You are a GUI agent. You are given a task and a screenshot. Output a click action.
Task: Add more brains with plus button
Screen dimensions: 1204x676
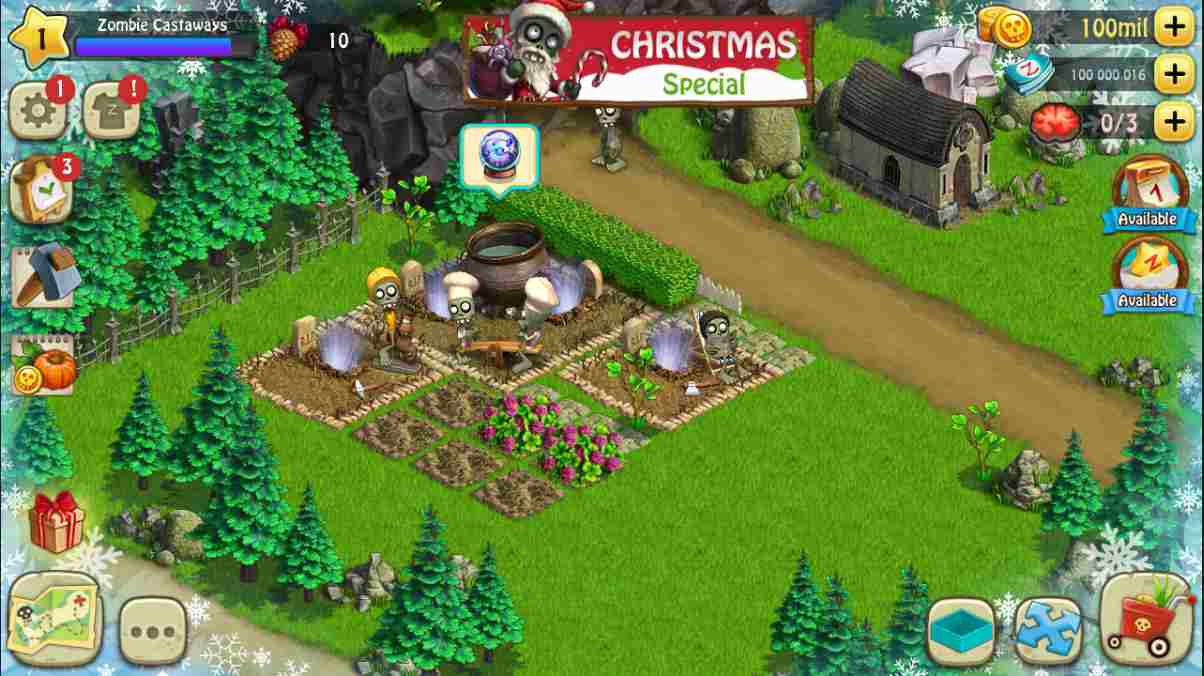(1174, 122)
